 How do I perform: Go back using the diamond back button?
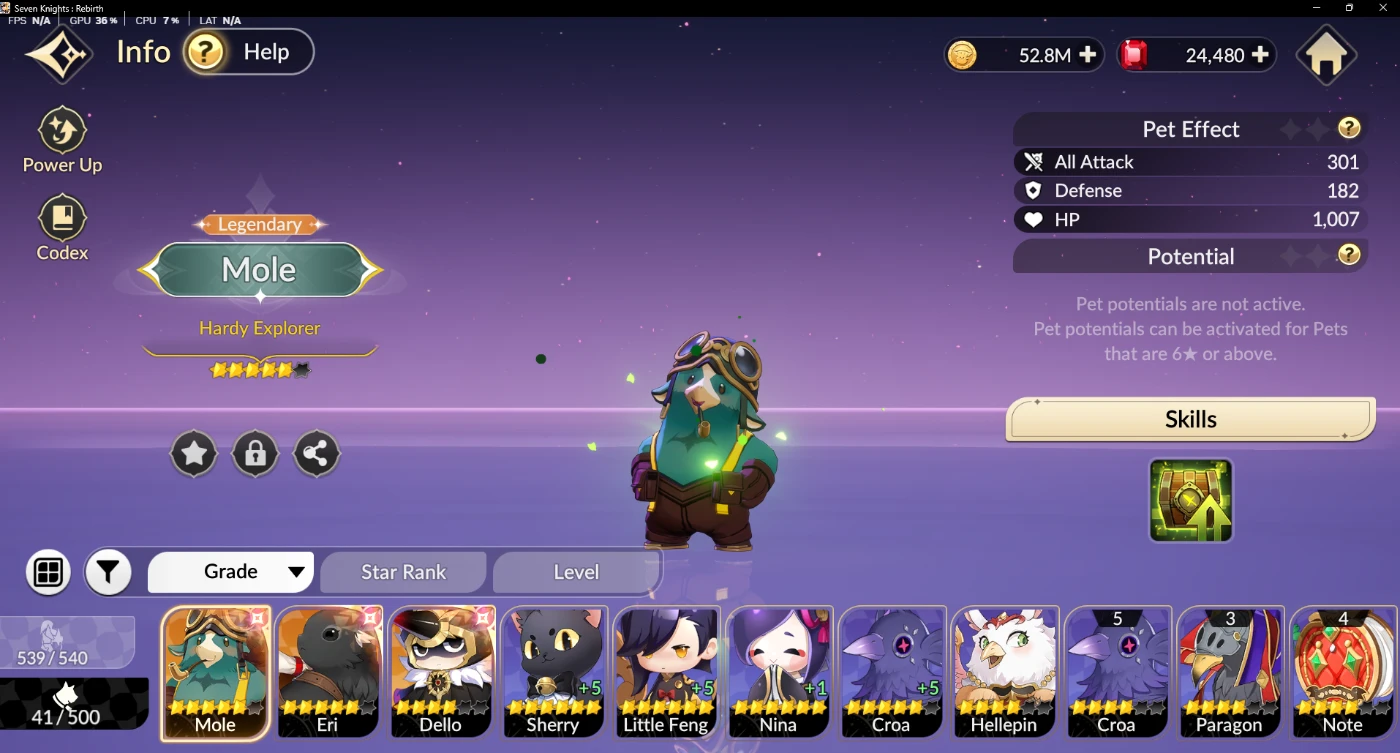[x=59, y=54]
